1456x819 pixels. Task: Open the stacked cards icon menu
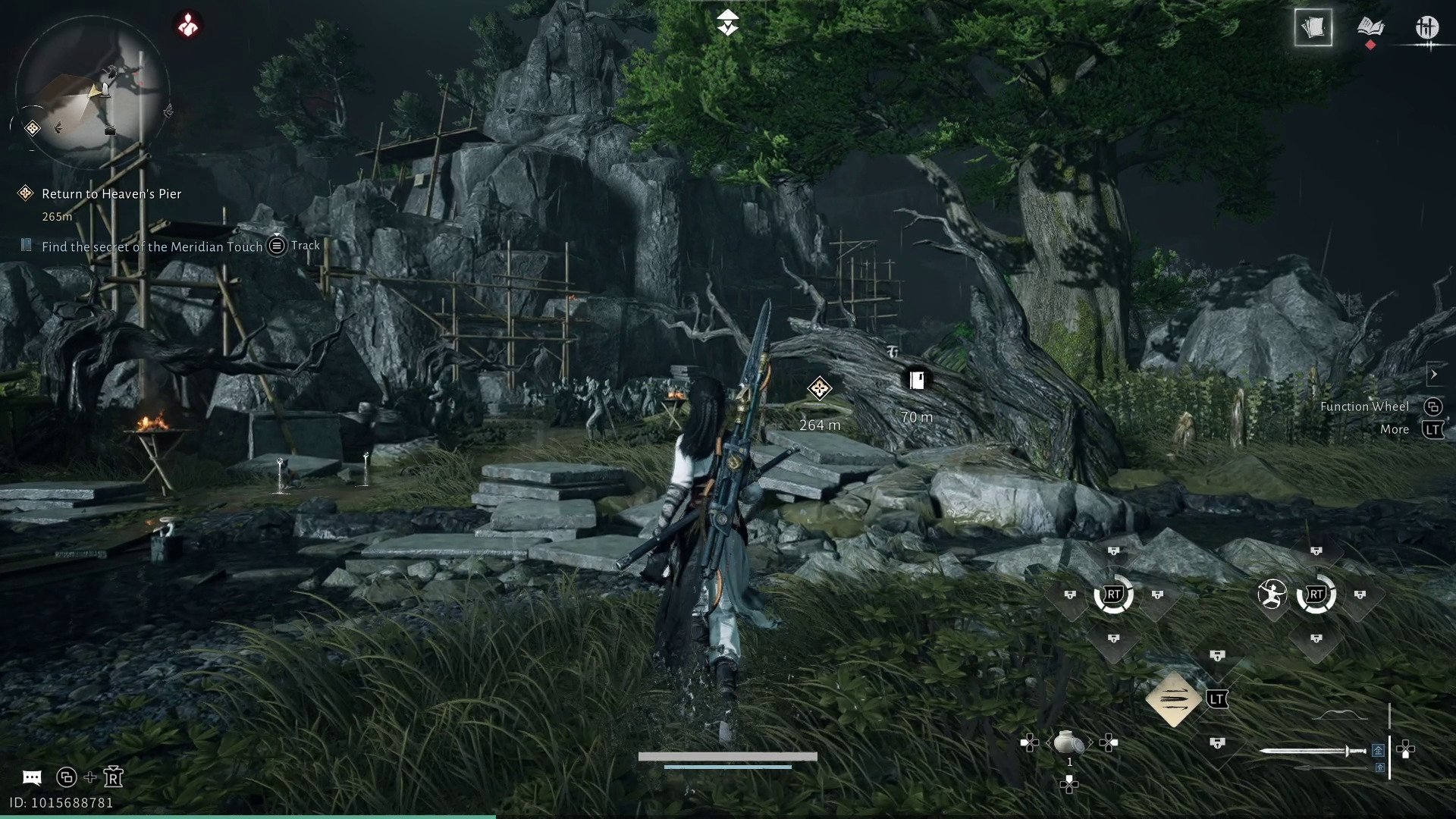(x=1313, y=28)
